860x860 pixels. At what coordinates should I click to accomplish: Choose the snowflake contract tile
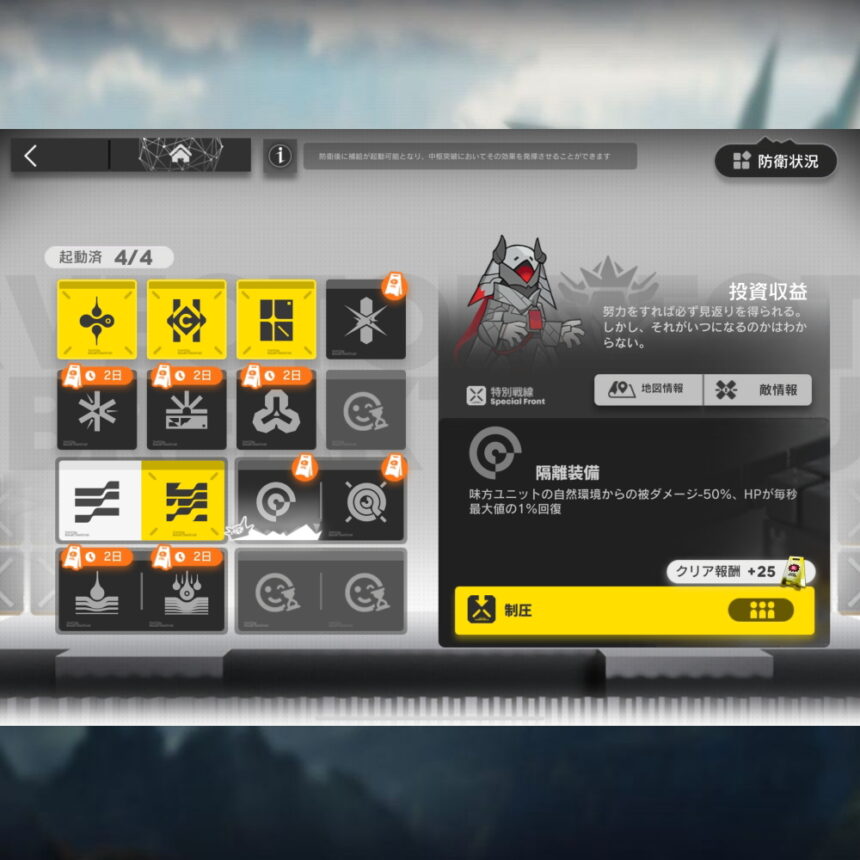[x=97, y=411]
